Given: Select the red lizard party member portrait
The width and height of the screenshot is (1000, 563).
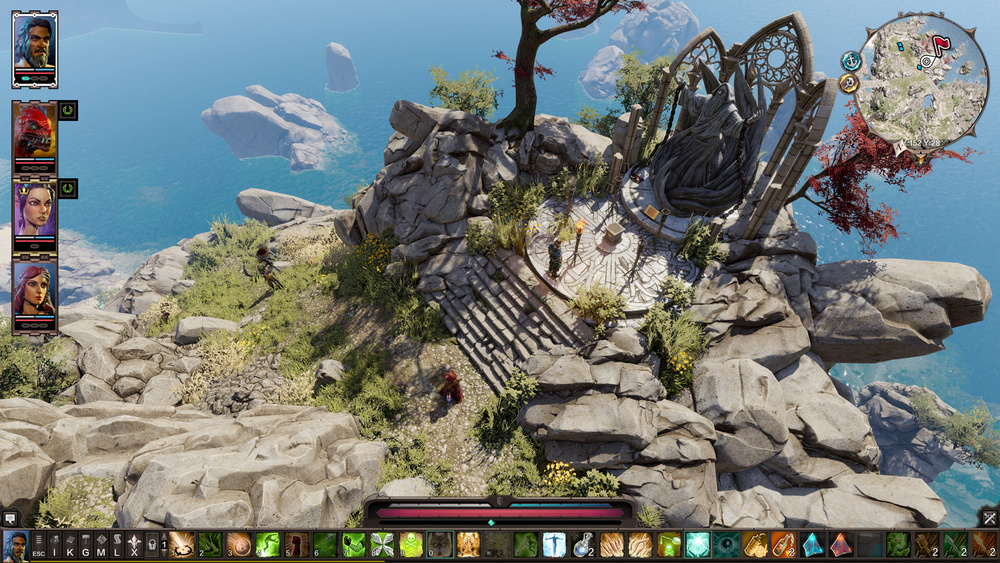Looking at the screenshot, I should click(34, 130).
